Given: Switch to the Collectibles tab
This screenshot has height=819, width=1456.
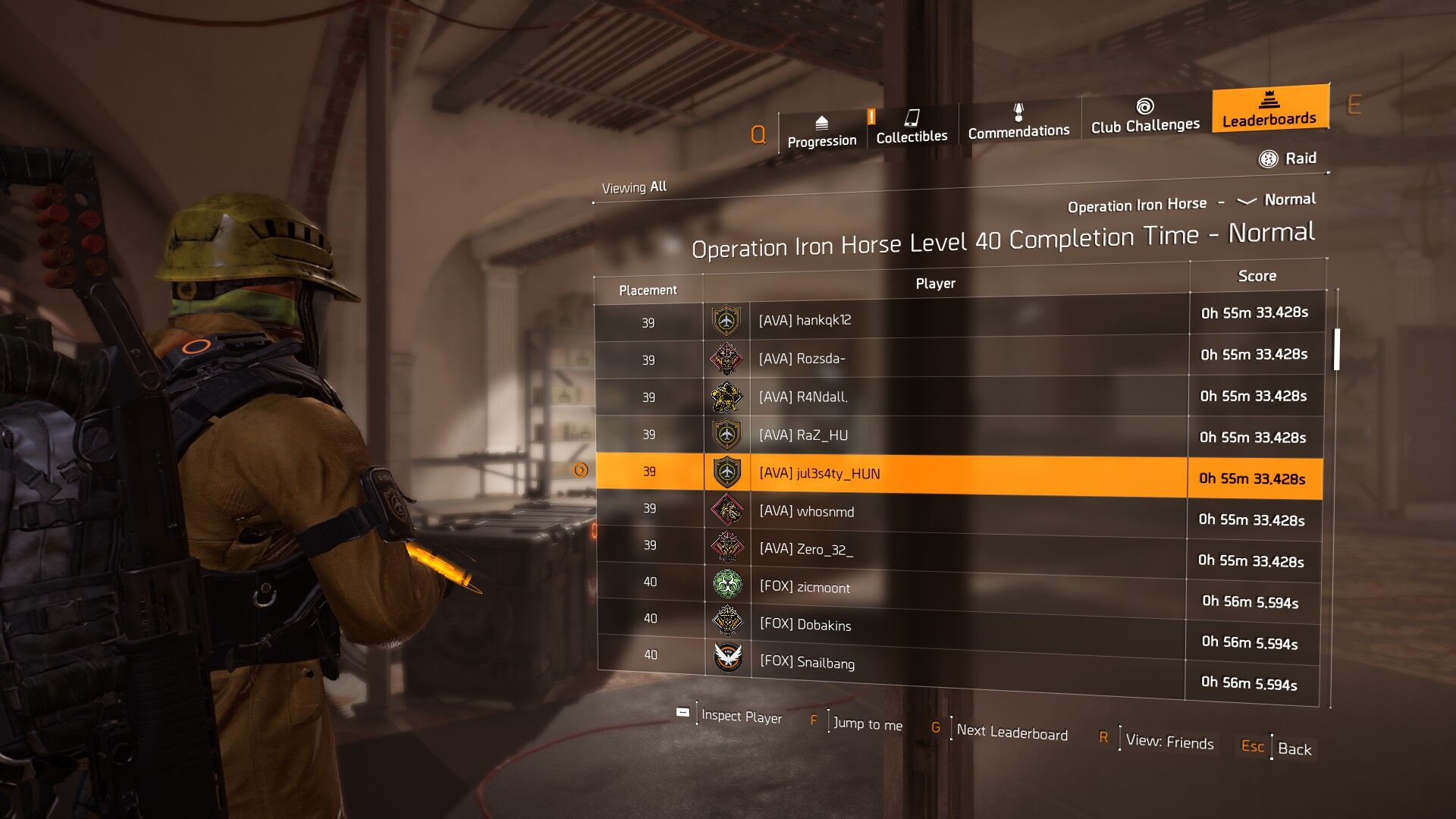Looking at the screenshot, I should pyautogui.click(x=912, y=127).
